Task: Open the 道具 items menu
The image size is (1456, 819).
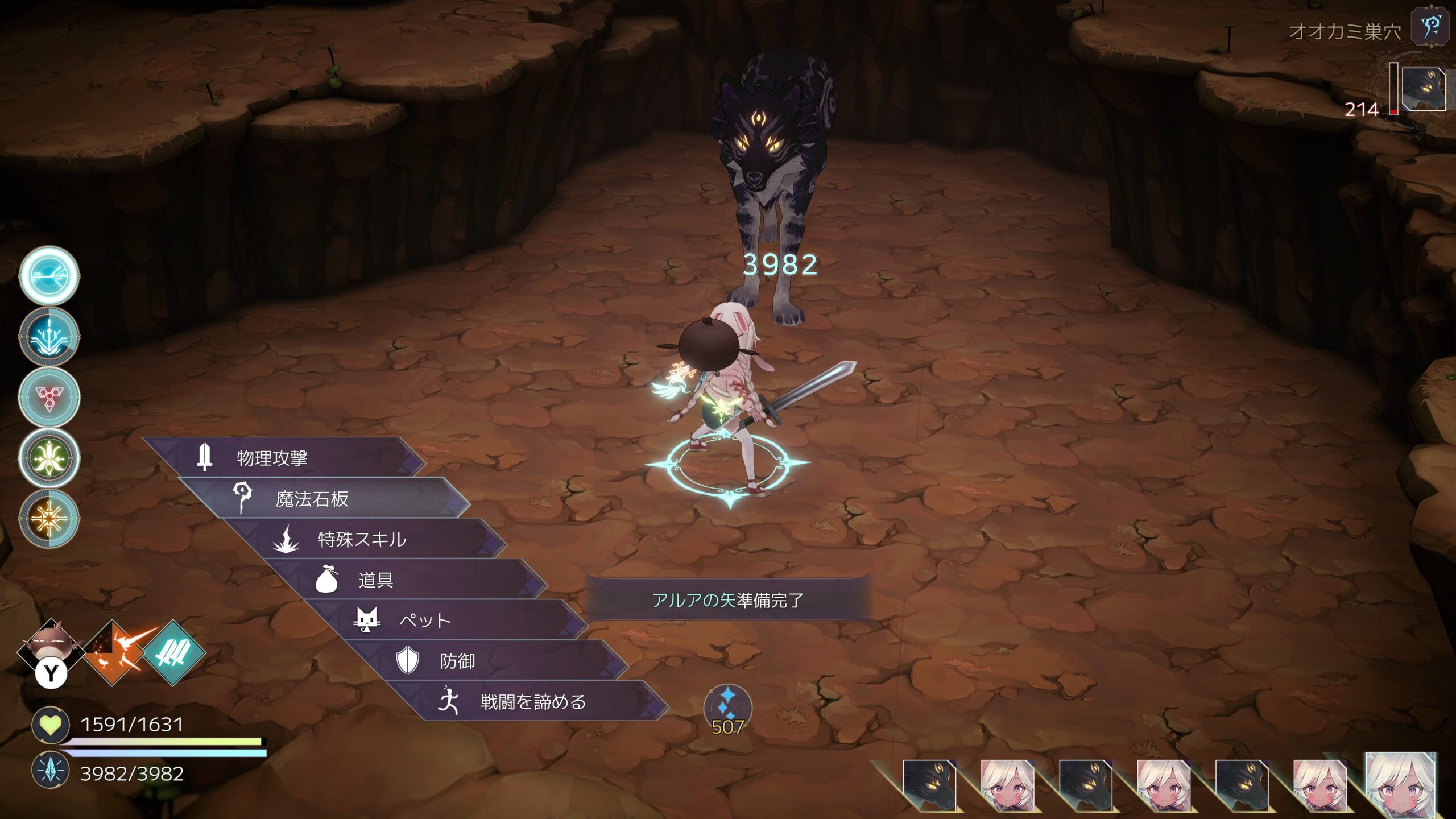Action: point(375,580)
